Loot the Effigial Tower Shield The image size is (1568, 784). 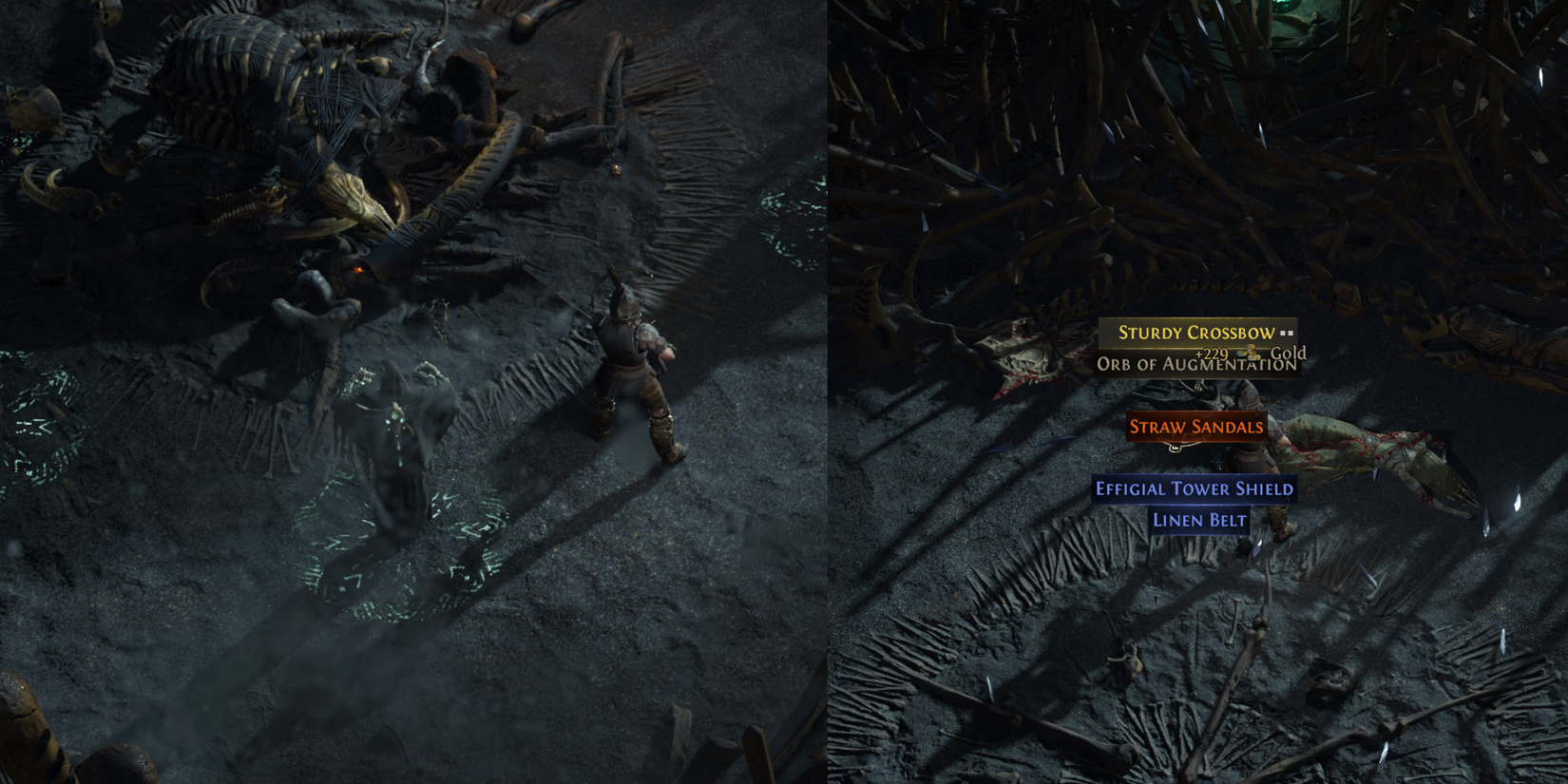click(1195, 488)
